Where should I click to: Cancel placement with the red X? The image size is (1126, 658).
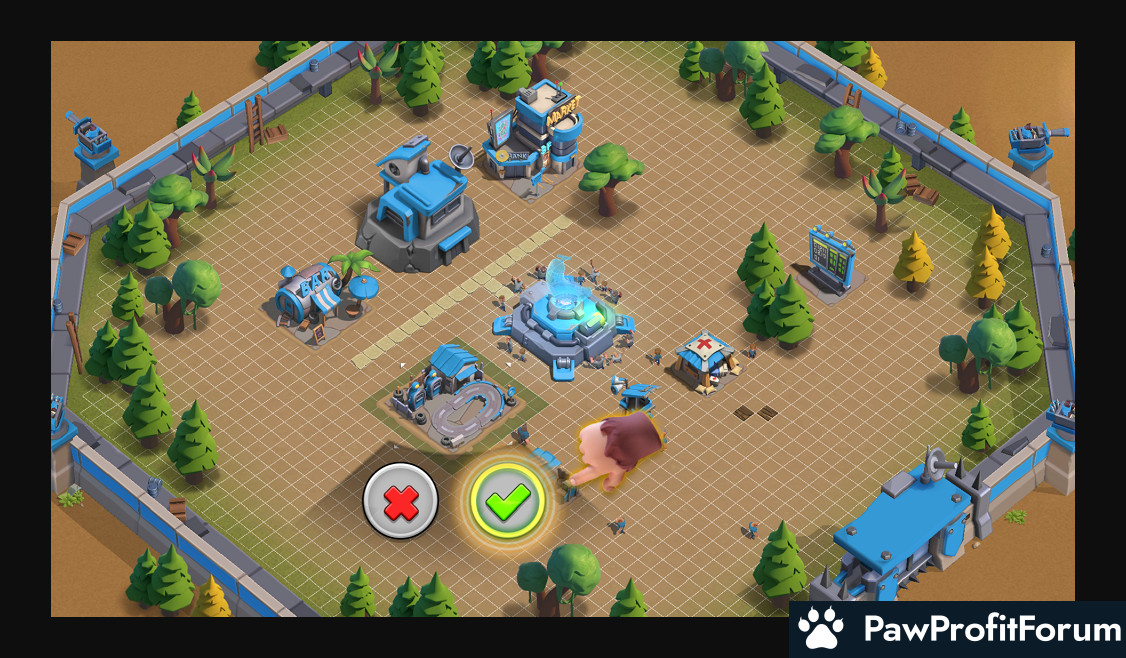click(400, 501)
